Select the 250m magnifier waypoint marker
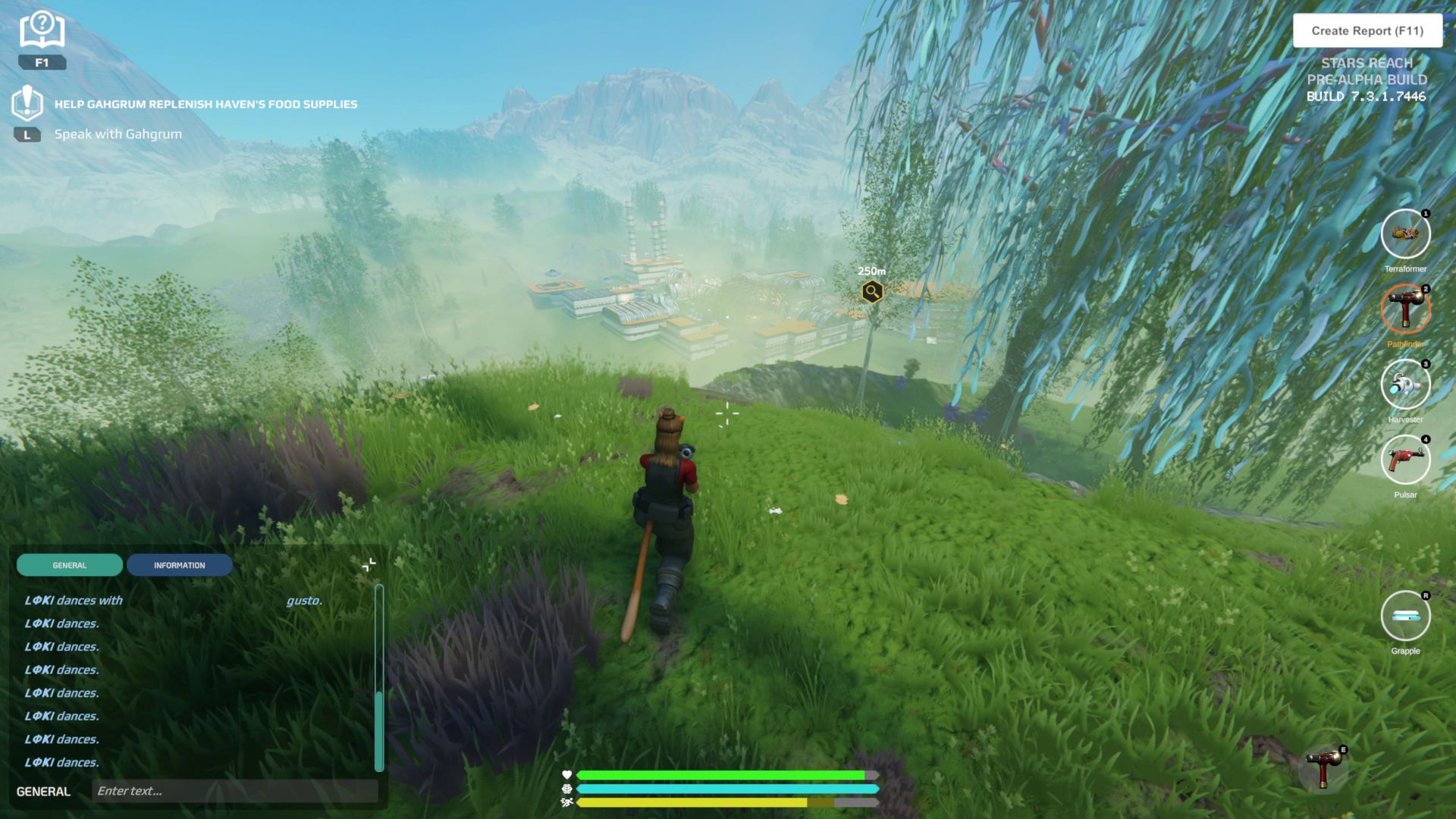The height and width of the screenshot is (819, 1456). (x=872, y=291)
